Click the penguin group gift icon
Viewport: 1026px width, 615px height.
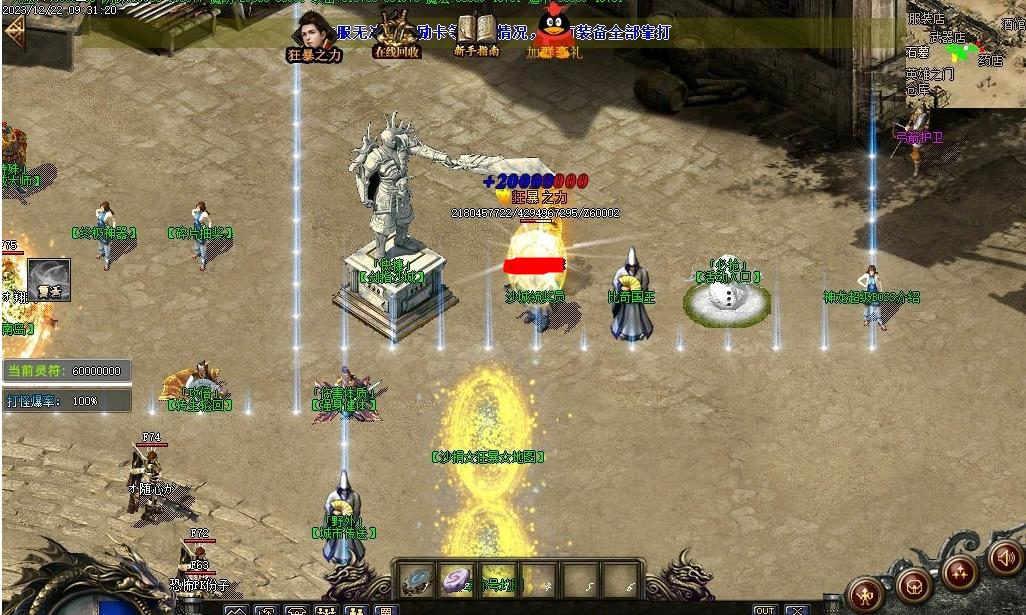(553, 30)
